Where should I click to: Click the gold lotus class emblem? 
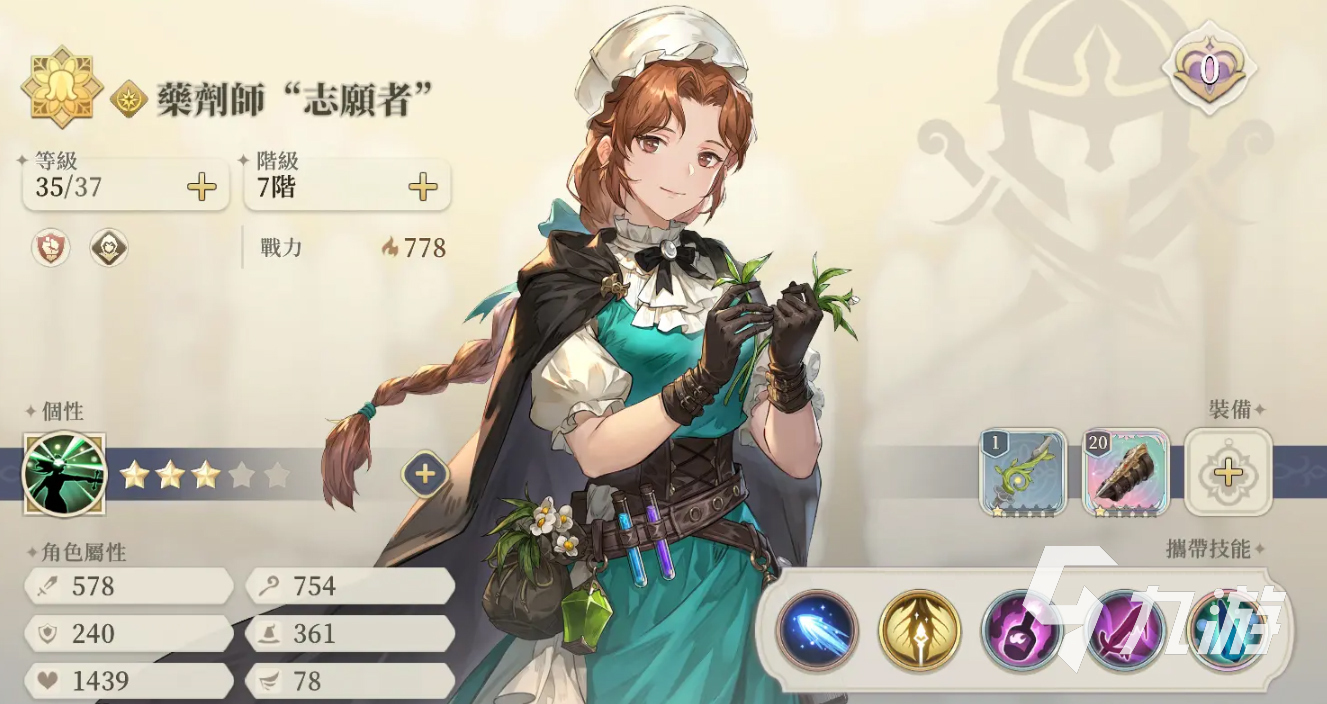(x=62, y=85)
